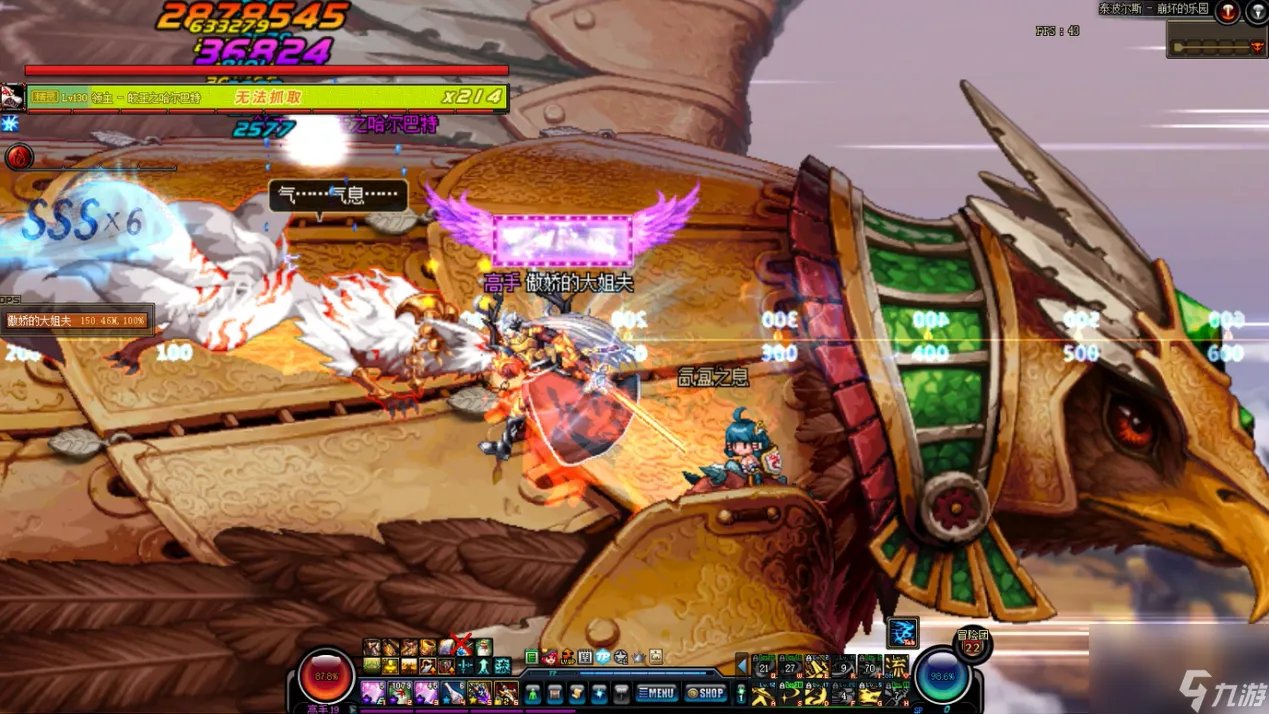Image resolution: width=1269 pixels, height=714 pixels.
Task: Open the MENU button
Action: 656,692
